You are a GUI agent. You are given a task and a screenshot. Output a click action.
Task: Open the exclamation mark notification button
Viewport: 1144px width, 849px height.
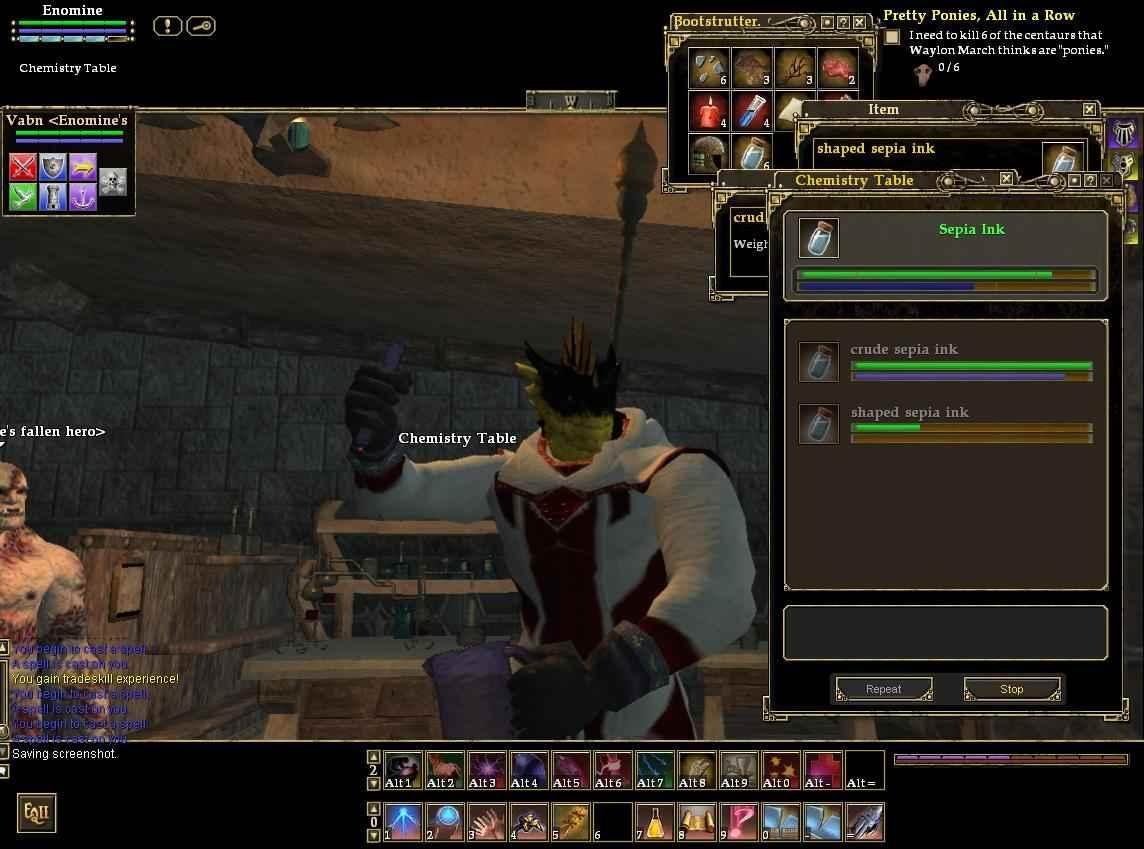pos(168,26)
